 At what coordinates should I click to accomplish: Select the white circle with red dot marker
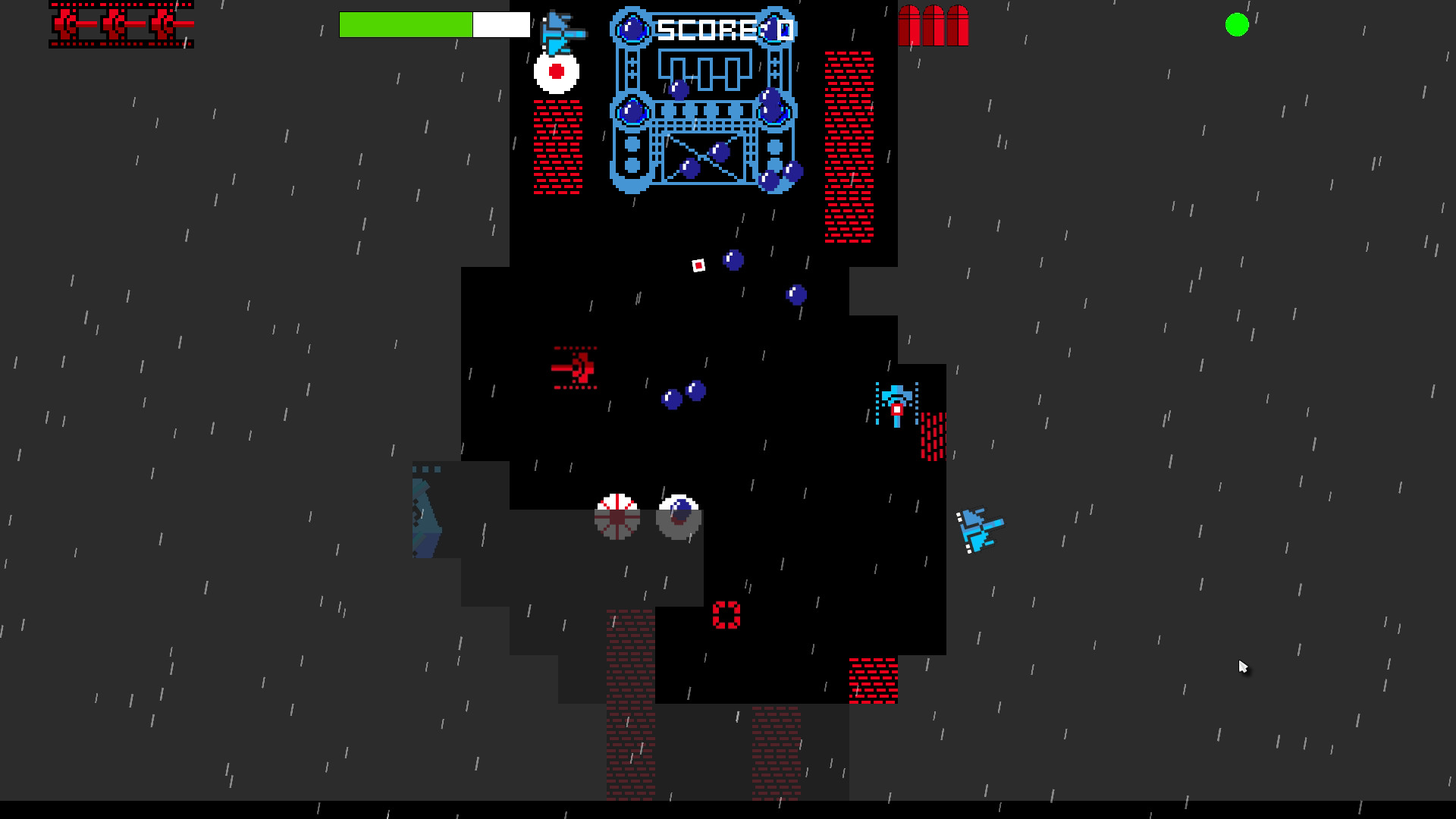(x=556, y=72)
